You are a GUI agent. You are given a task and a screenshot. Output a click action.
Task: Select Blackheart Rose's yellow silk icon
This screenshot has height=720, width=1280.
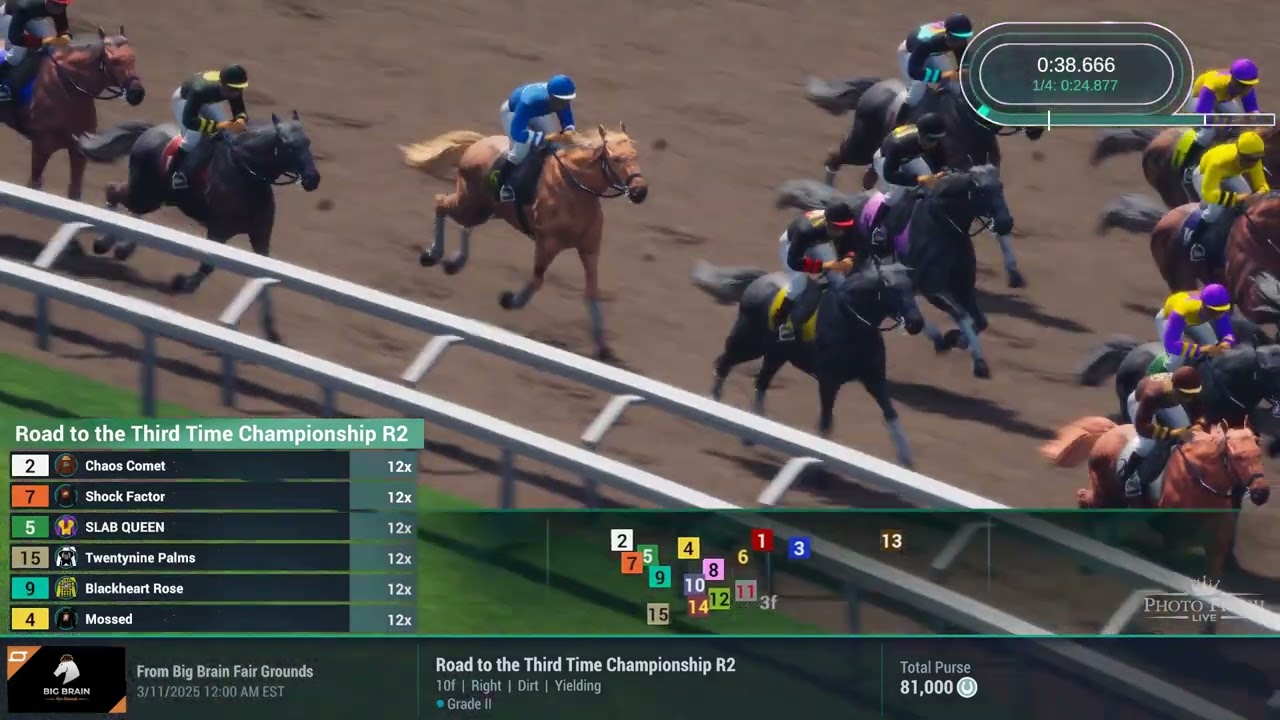[65, 588]
